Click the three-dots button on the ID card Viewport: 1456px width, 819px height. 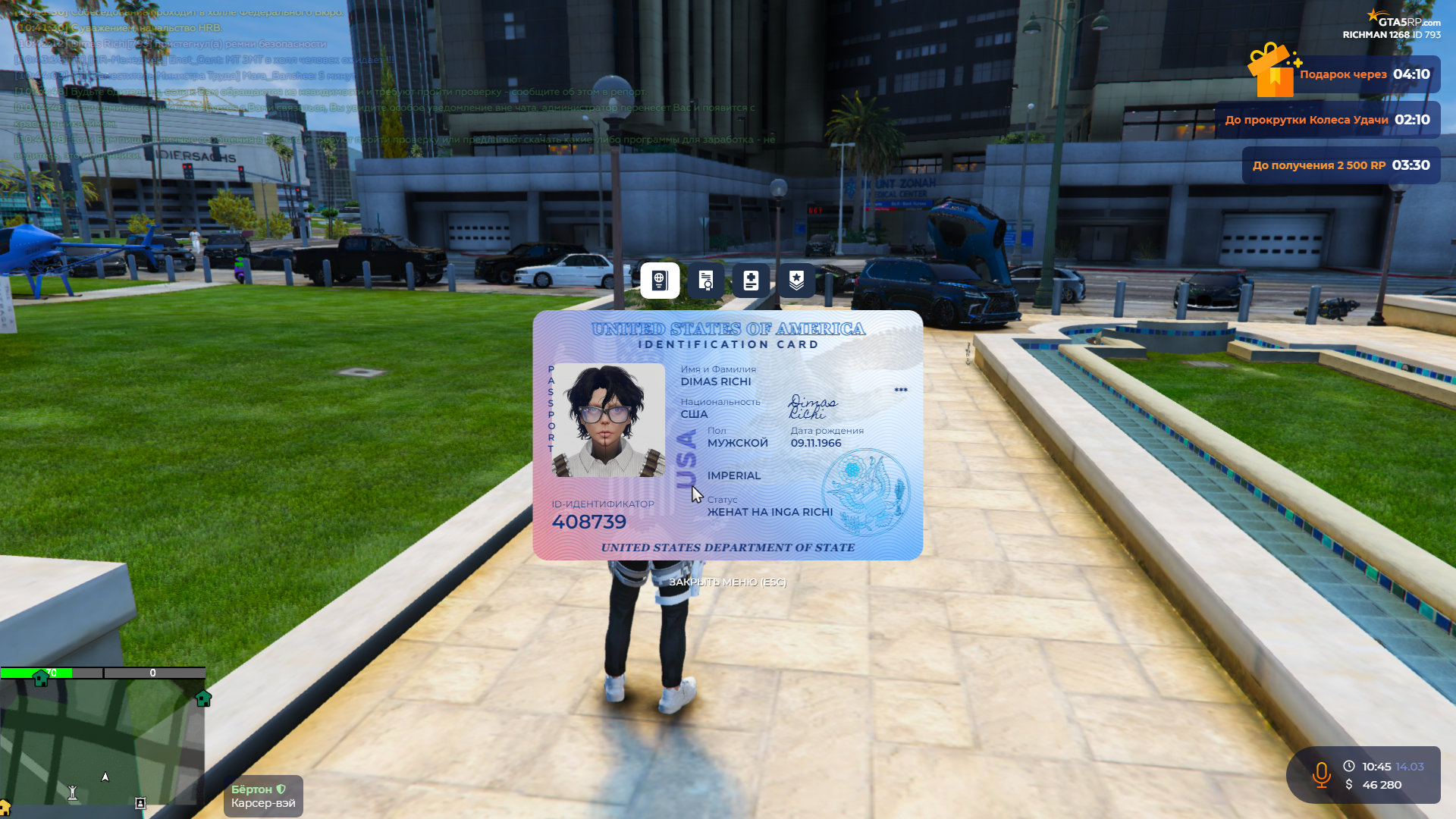click(x=901, y=390)
